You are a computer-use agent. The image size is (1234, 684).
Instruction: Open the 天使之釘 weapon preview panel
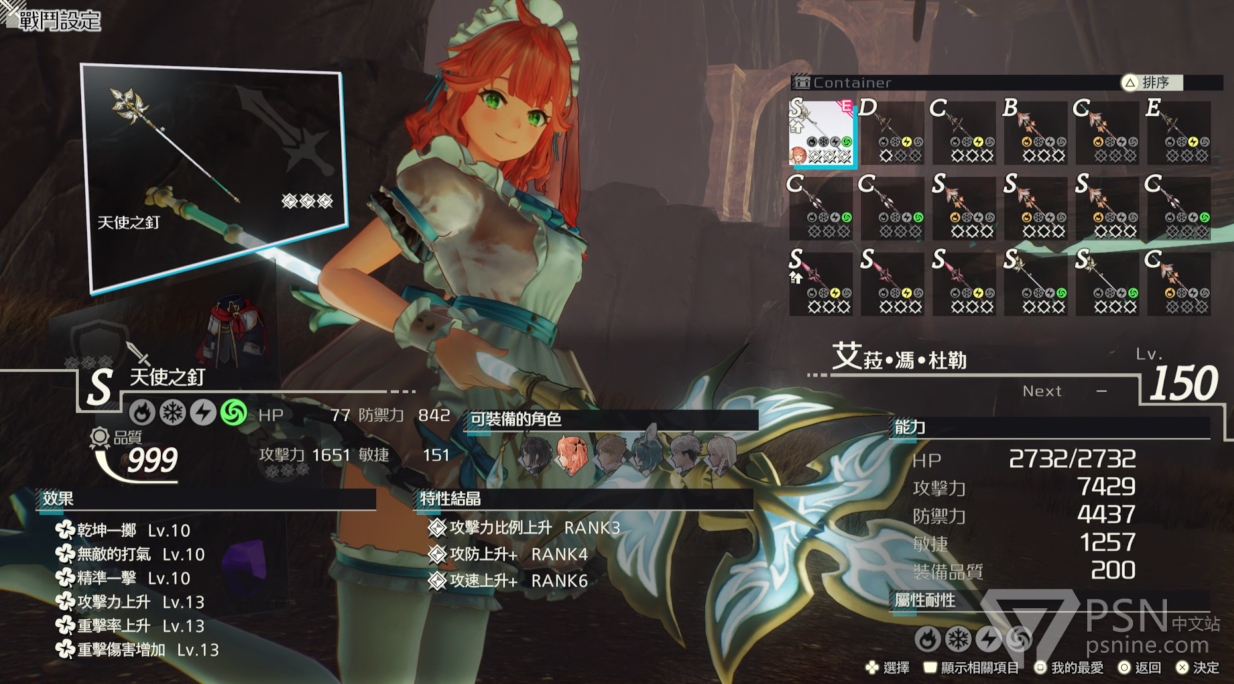pyautogui.click(x=213, y=180)
